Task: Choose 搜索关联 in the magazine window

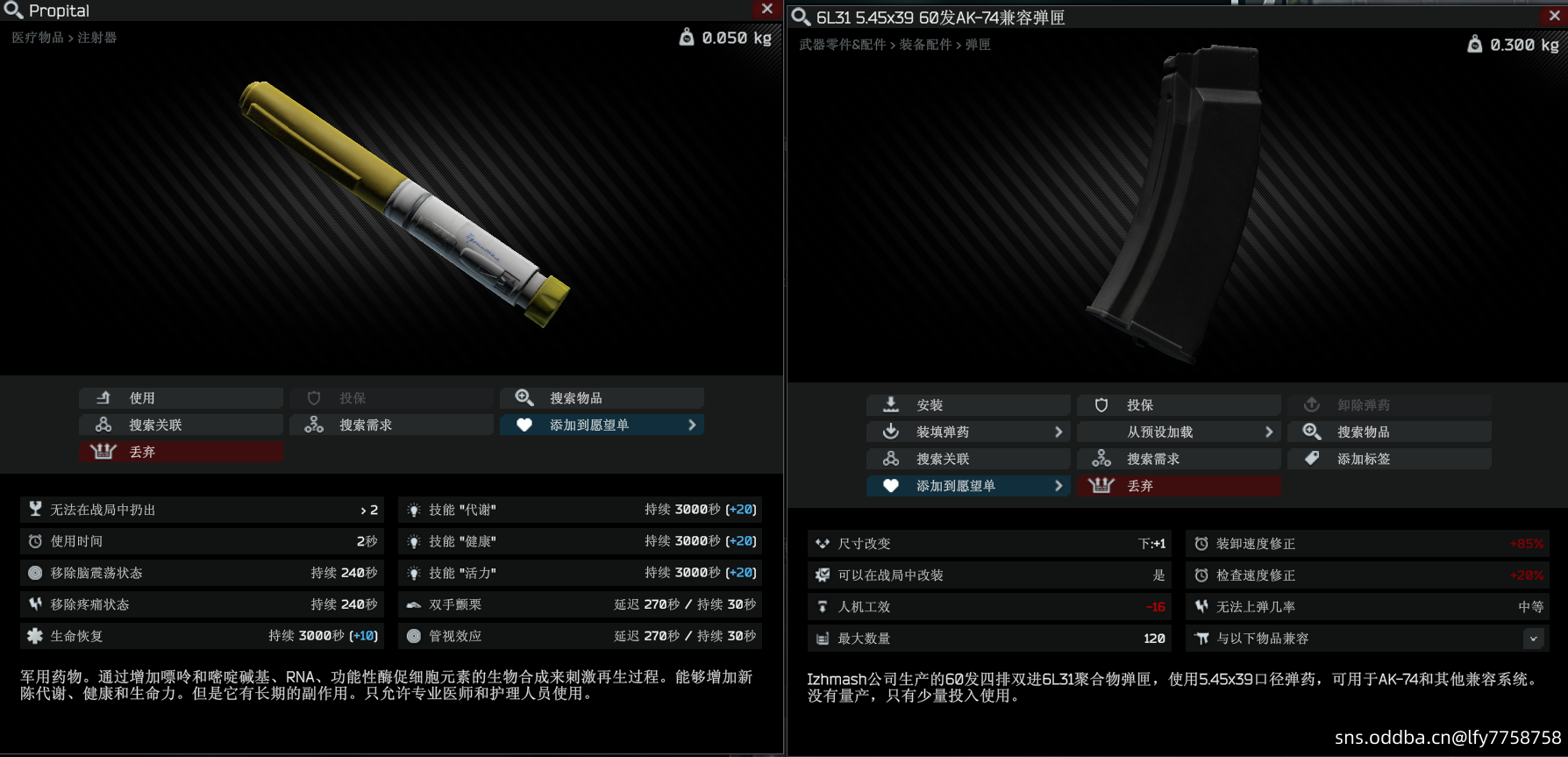Action: [x=968, y=459]
